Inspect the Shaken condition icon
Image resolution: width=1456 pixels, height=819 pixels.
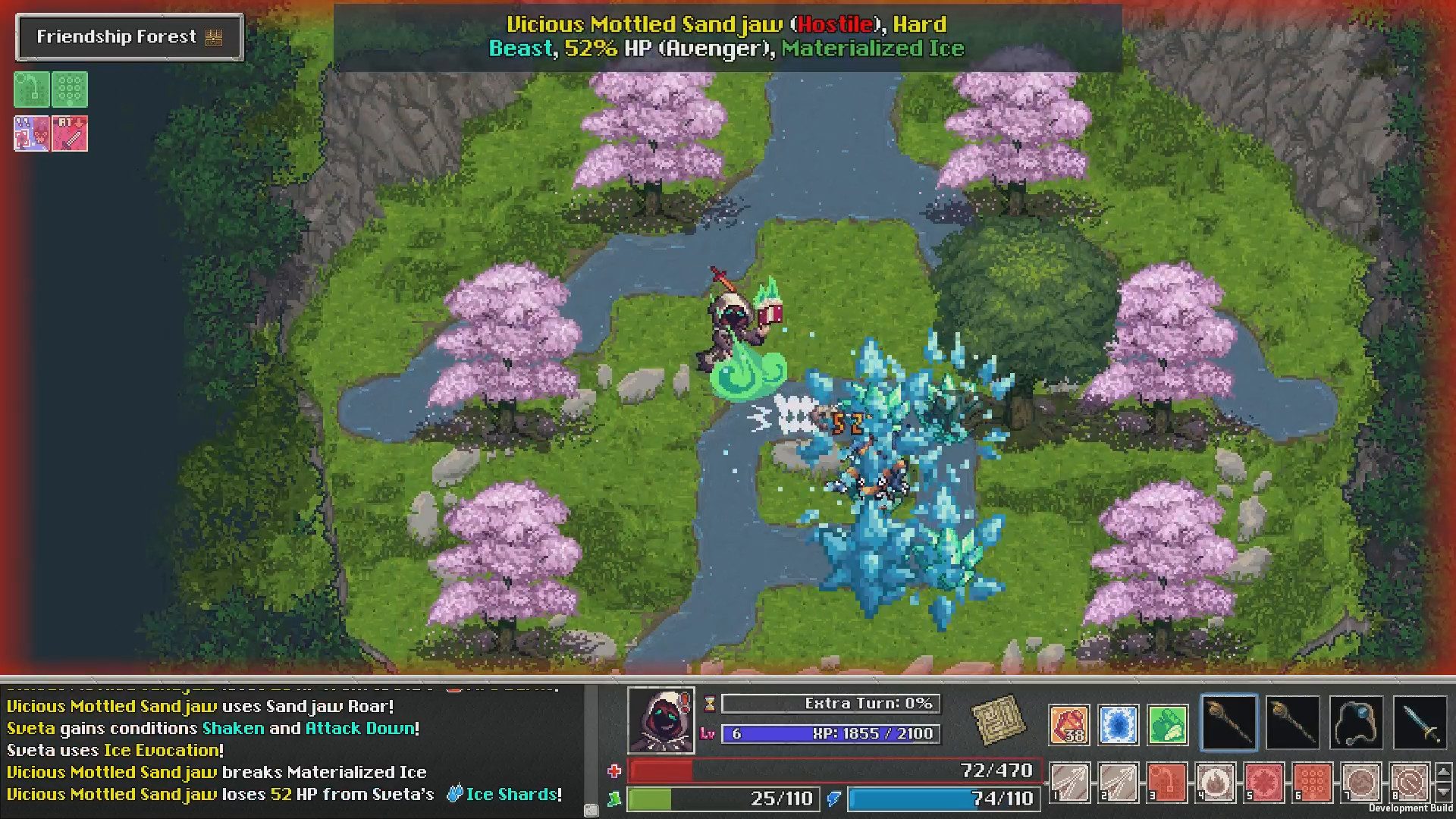[31, 133]
